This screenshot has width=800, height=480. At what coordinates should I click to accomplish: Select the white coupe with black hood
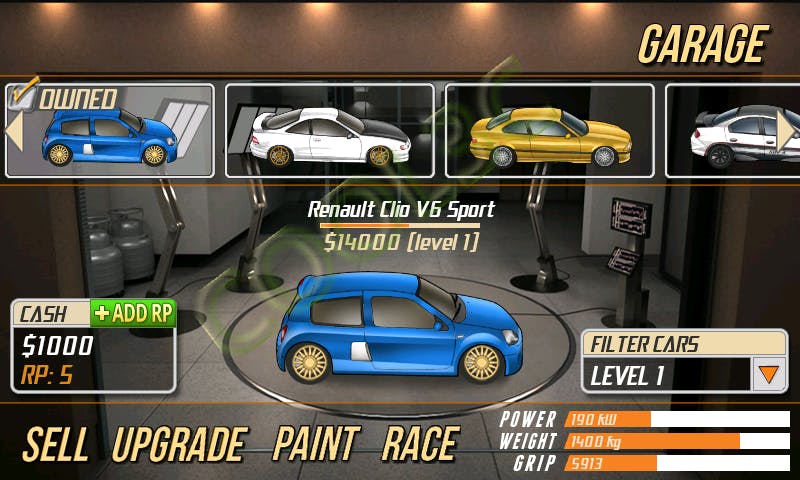click(329, 131)
